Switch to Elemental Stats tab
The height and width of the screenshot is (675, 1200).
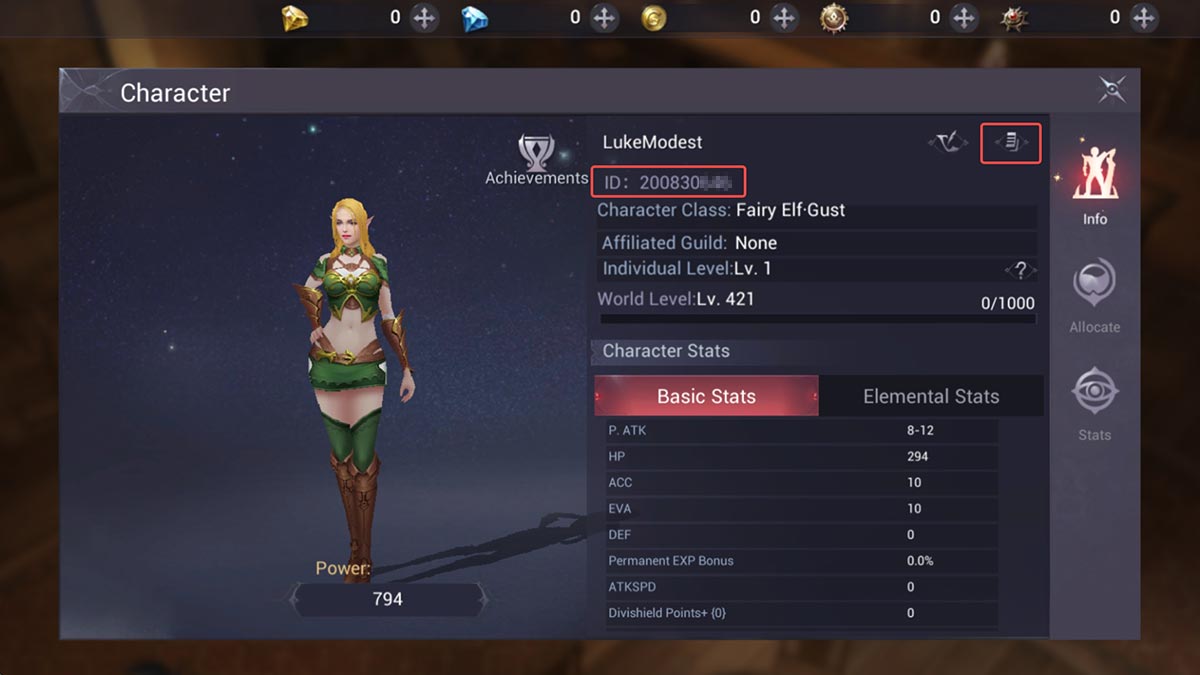coord(931,396)
